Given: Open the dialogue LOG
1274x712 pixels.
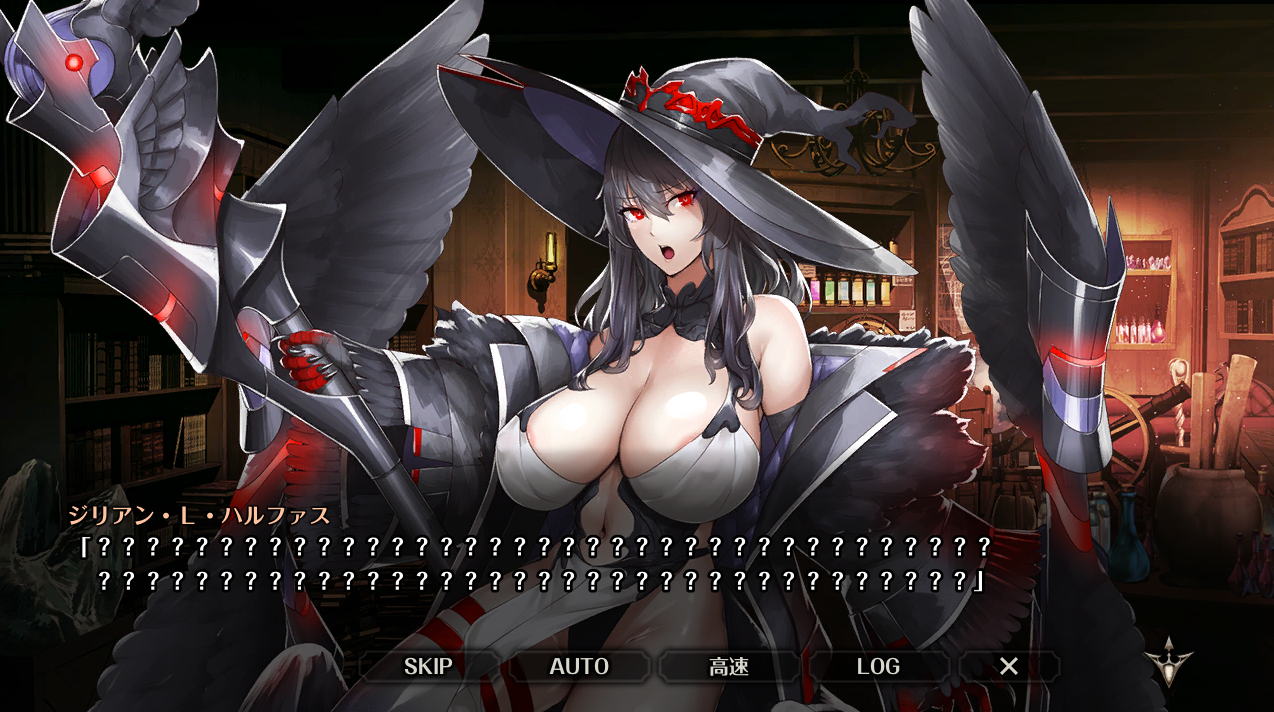Looking at the screenshot, I should point(878,667).
